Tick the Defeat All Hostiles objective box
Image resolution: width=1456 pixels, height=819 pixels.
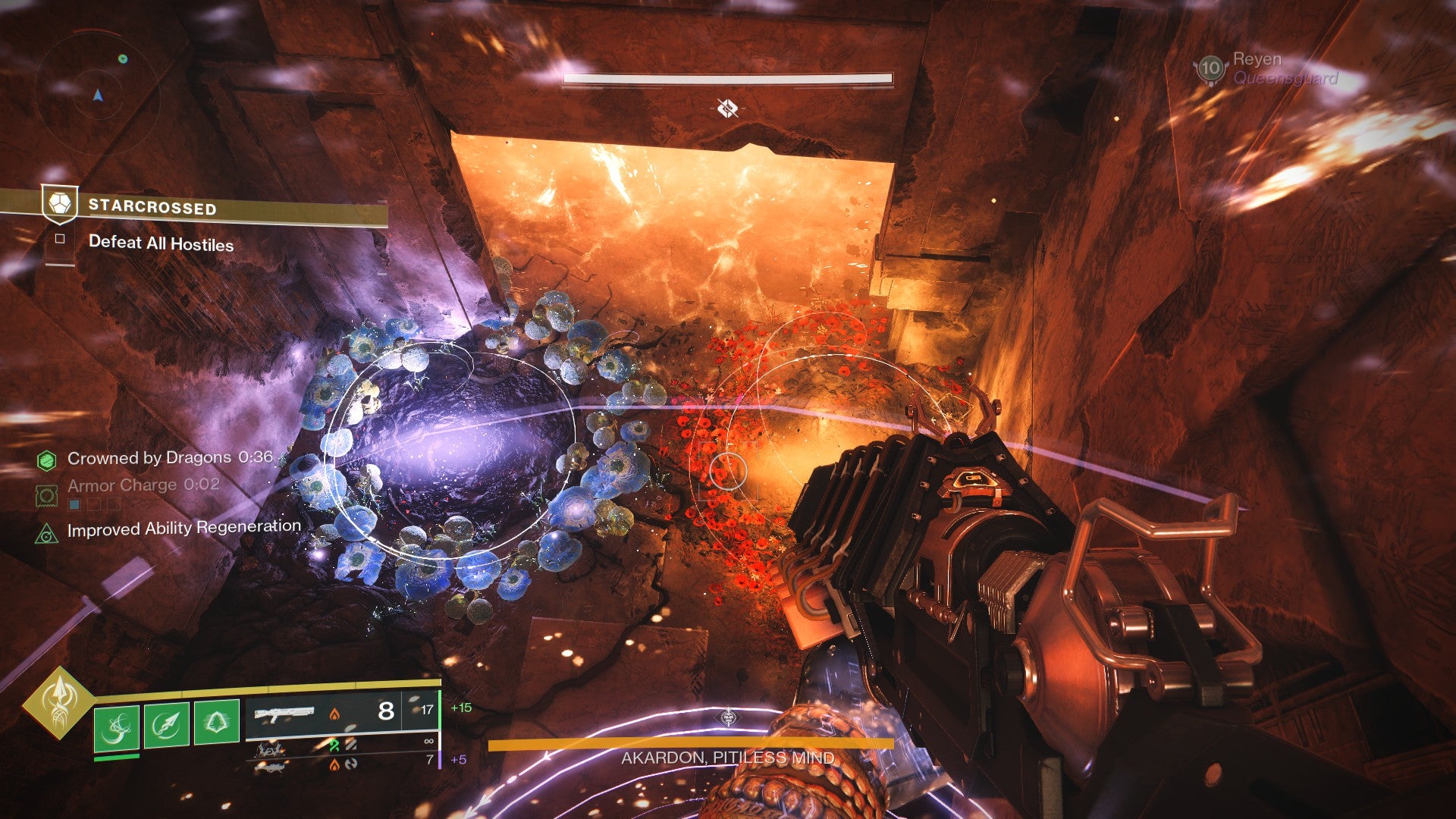click(x=60, y=239)
